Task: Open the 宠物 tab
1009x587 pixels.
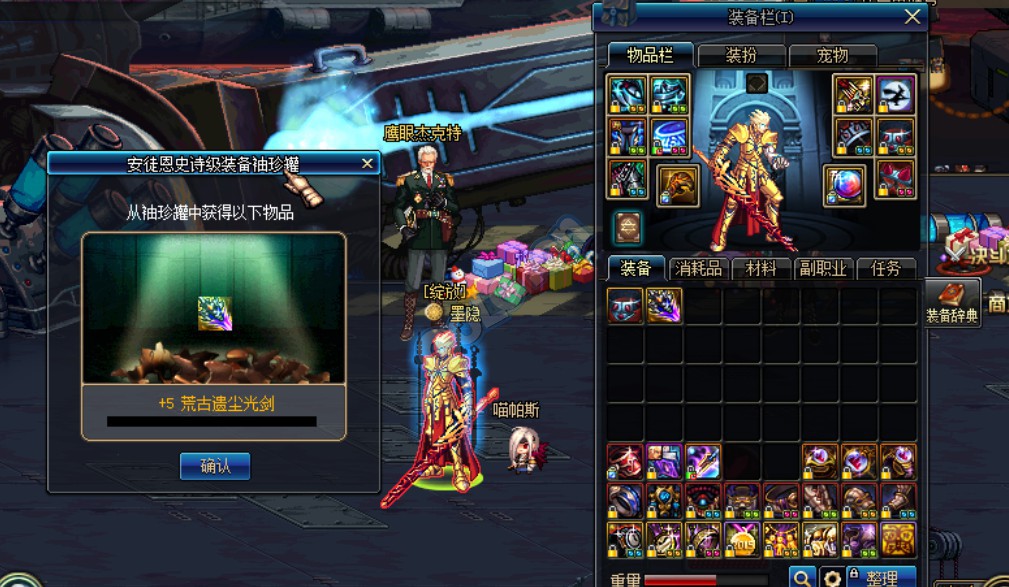Action: (x=832, y=56)
